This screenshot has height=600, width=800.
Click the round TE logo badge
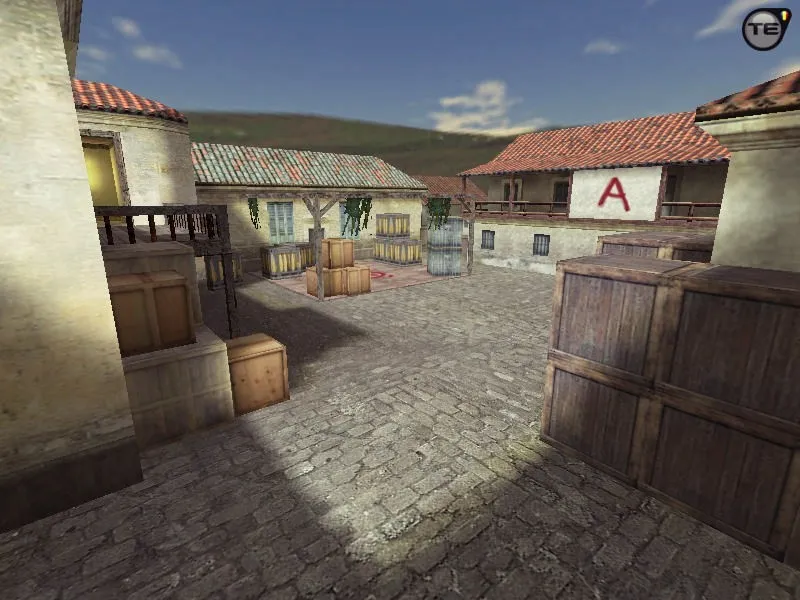pyautogui.click(x=765, y=29)
